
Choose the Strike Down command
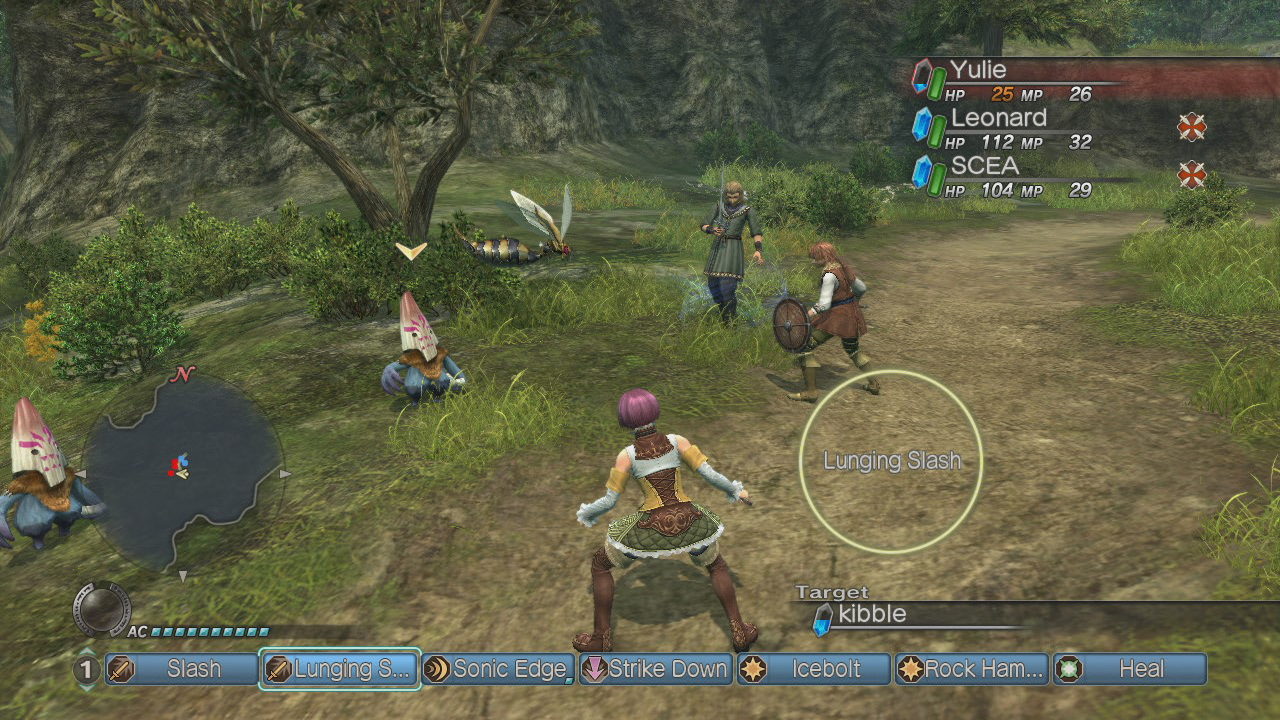656,669
